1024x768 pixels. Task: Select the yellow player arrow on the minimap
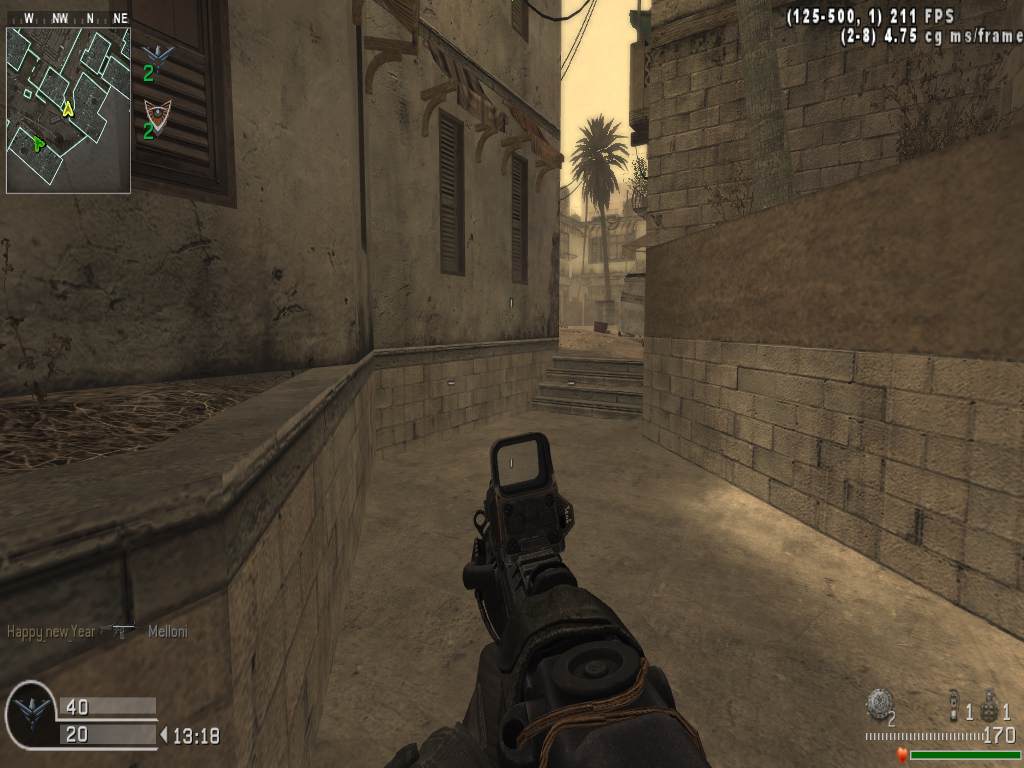click(x=68, y=108)
